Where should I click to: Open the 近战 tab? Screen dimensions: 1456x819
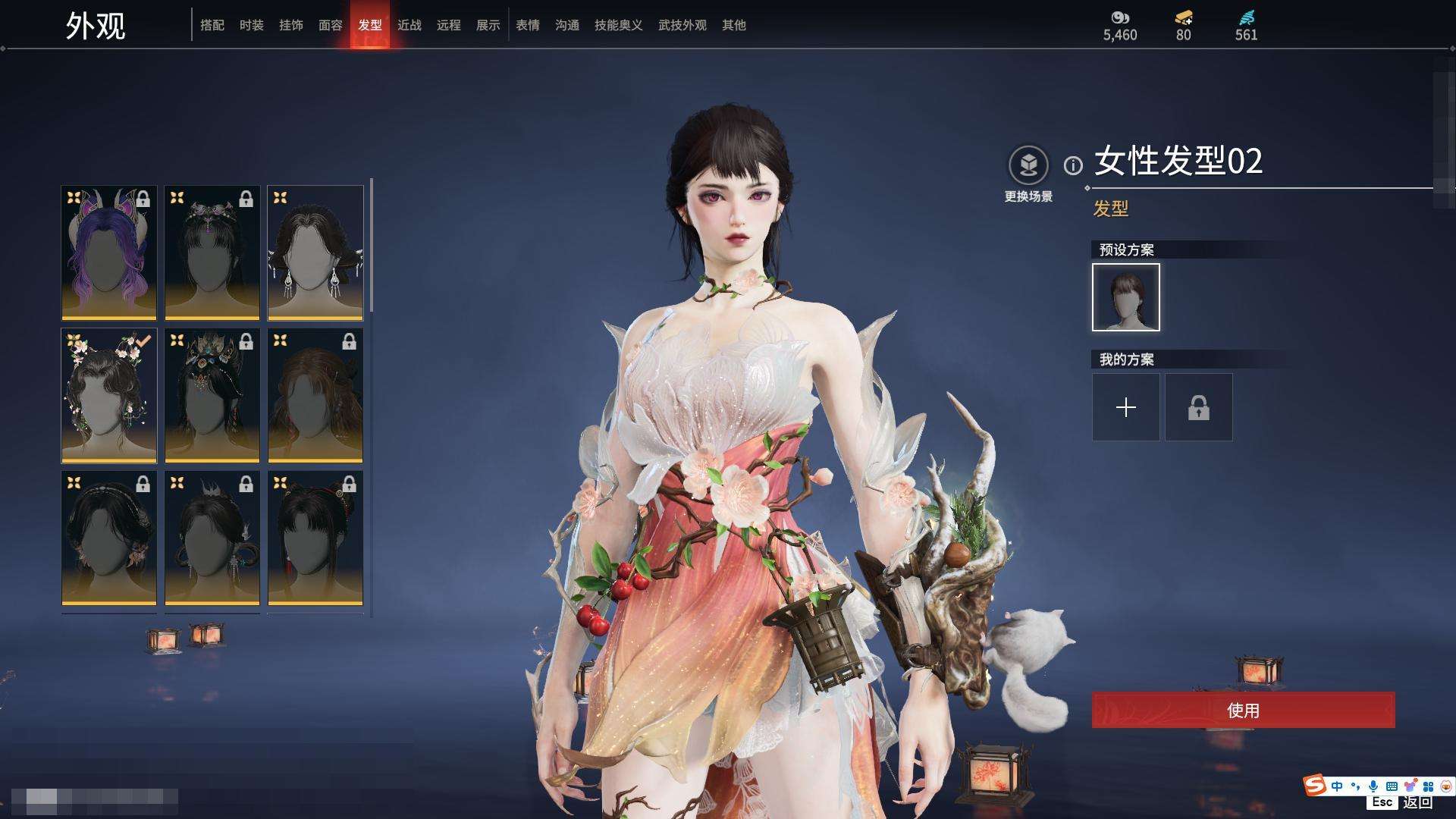(409, 25)
